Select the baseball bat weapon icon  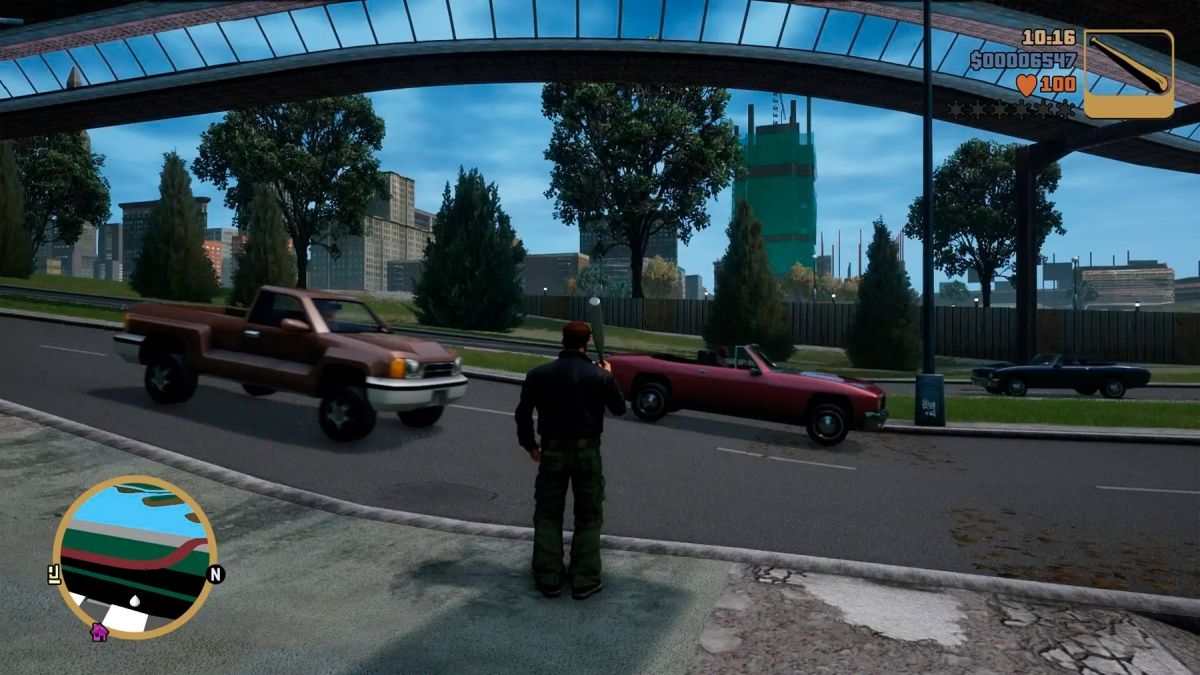click(x=1128, y=73)
